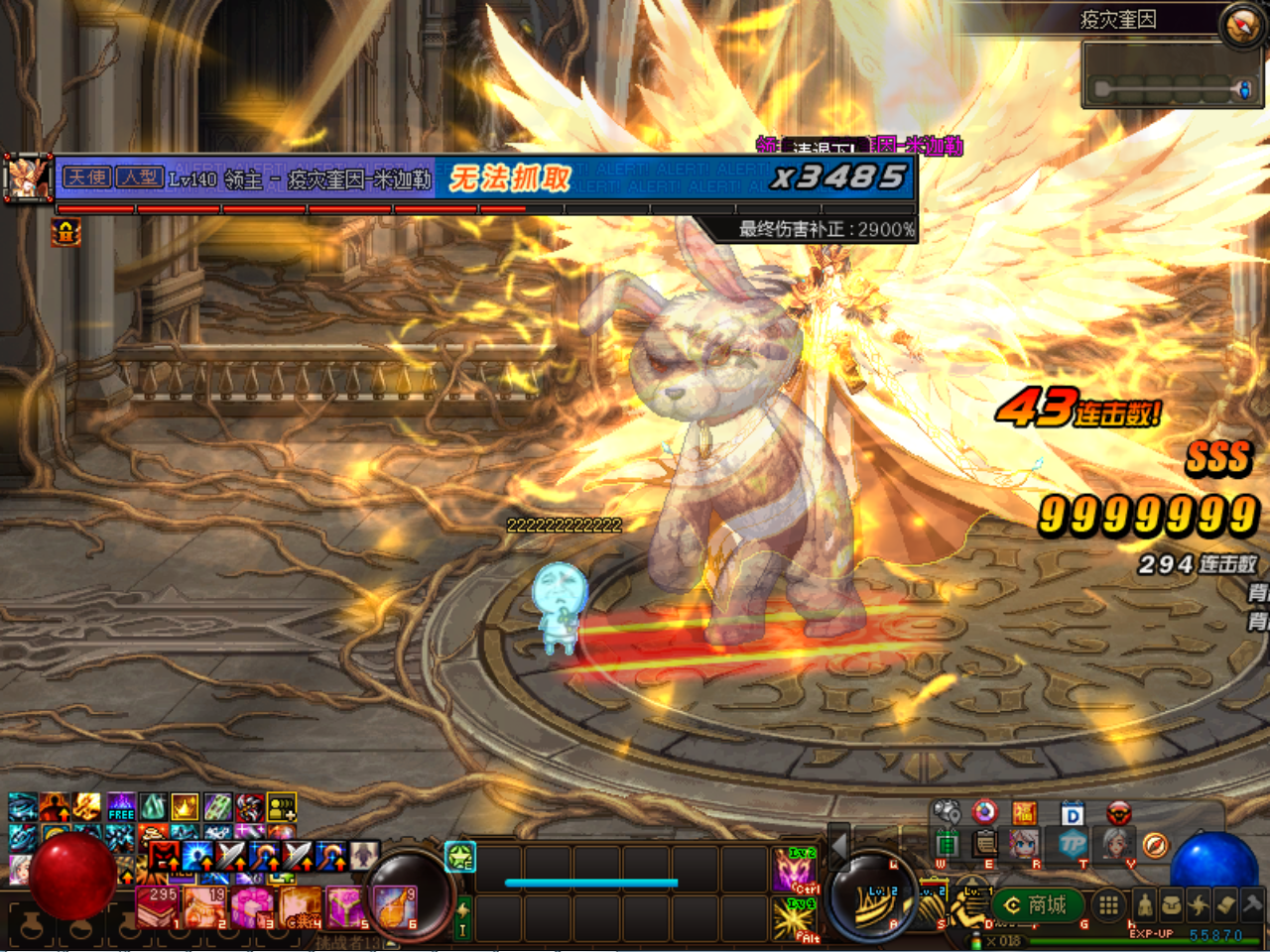Click the purple FREE buff icon
Viewport: 1270px width, 952px height.
coord(121,806)
